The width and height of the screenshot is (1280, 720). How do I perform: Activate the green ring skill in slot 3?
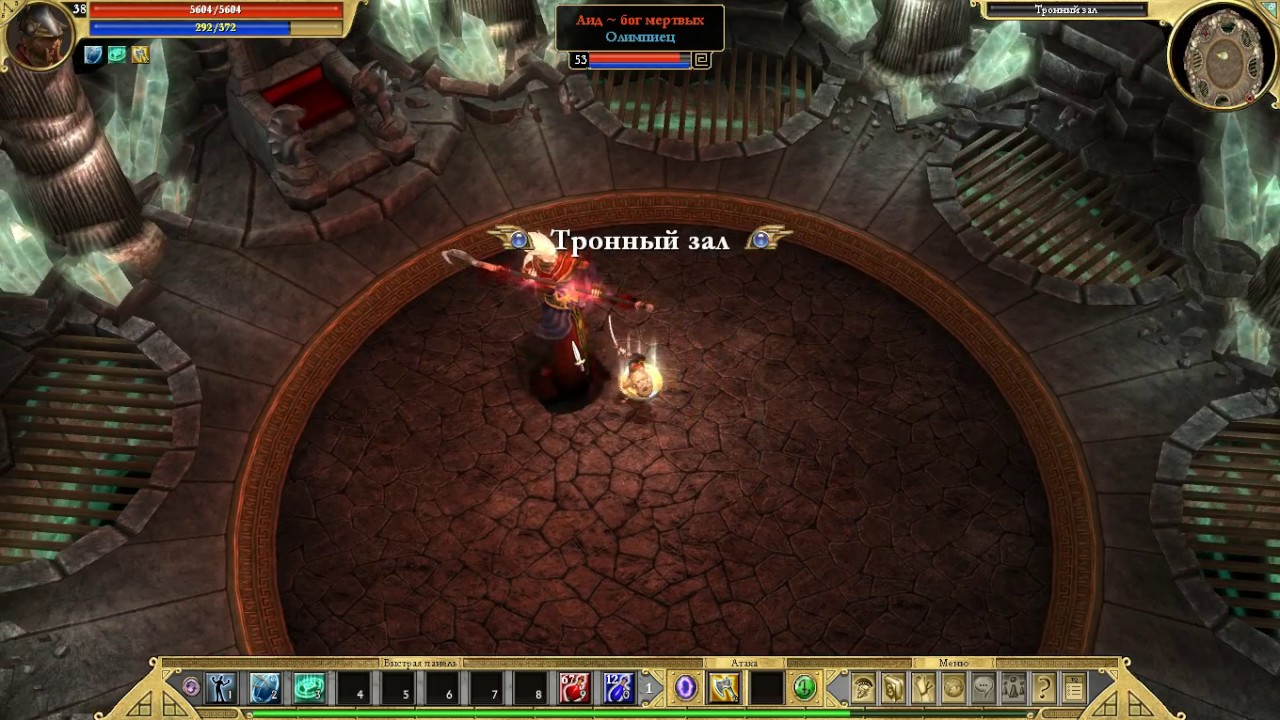tap(309, 688)
